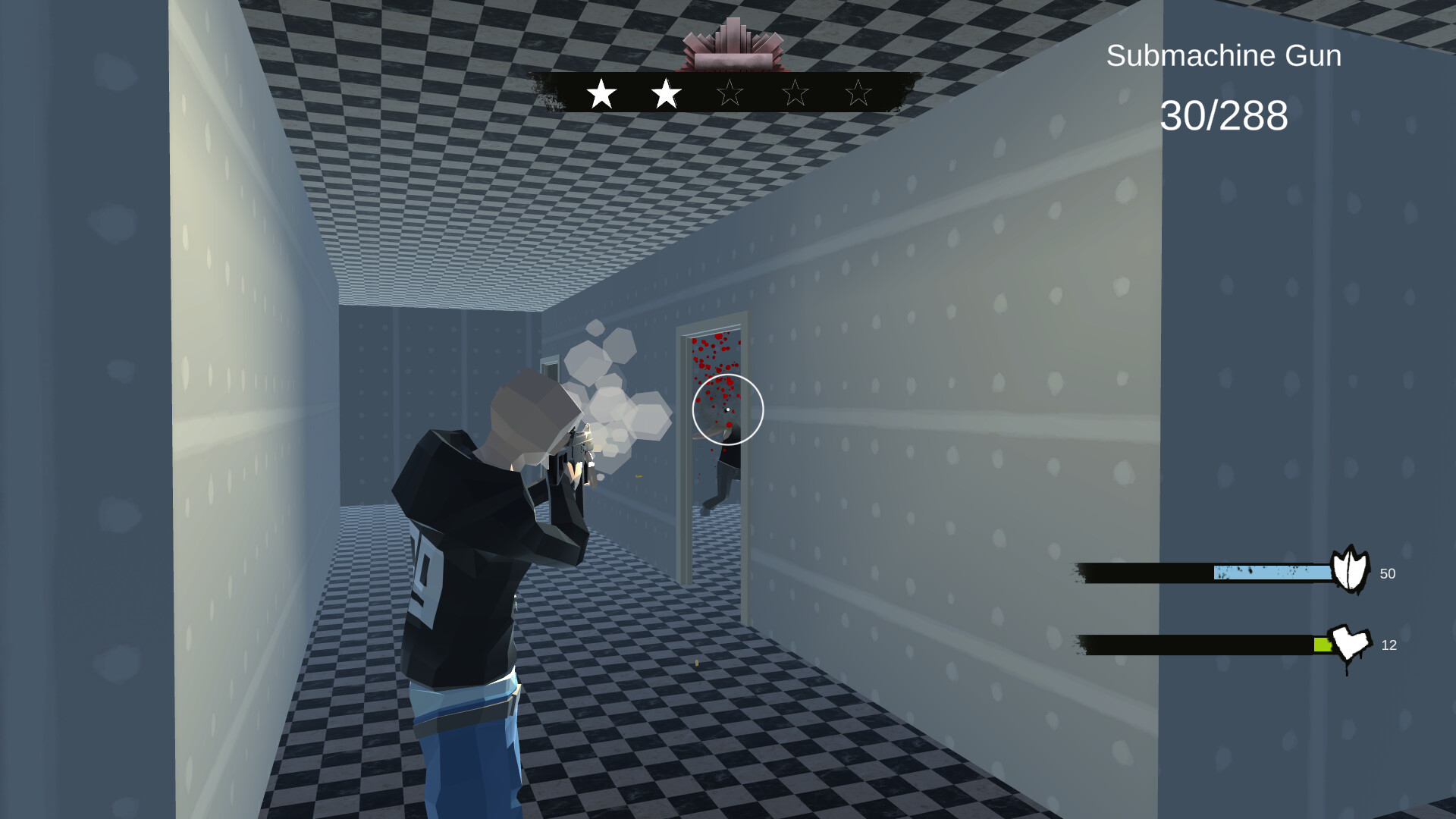Select the first filled wanted star
The image size is (1456, 819).
601,93
